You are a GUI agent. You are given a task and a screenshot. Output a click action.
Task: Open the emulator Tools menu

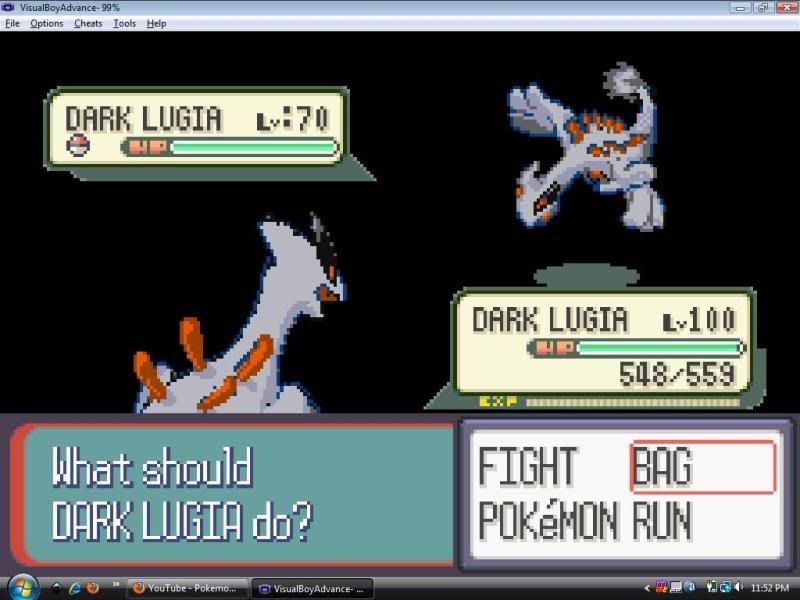124,23
